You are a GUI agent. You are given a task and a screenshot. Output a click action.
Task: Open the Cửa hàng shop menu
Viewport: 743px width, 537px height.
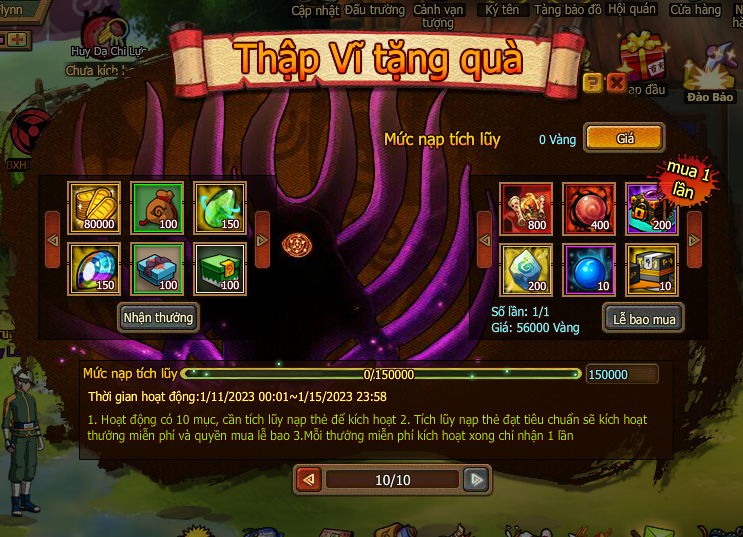click(x=696, y=10)
